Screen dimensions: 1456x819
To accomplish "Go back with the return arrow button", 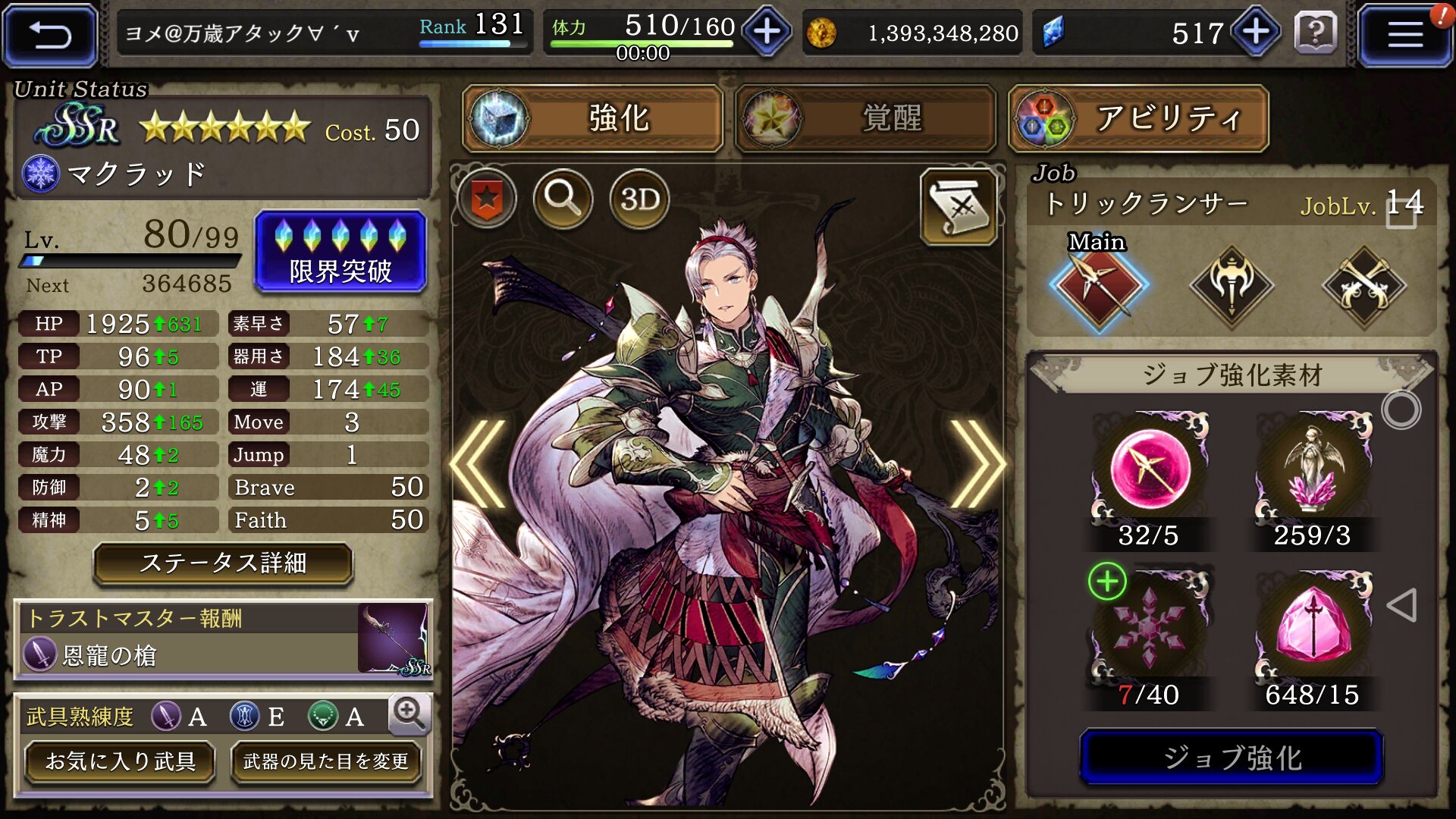I will 50,35.
